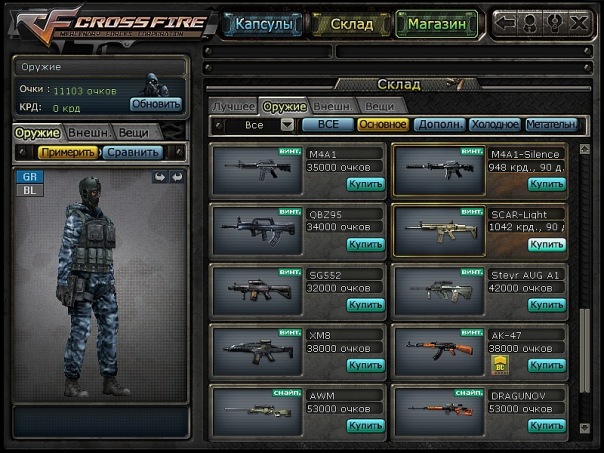Switch character to BL team
This screenshot has width=604, height=453.
point(28,189)
